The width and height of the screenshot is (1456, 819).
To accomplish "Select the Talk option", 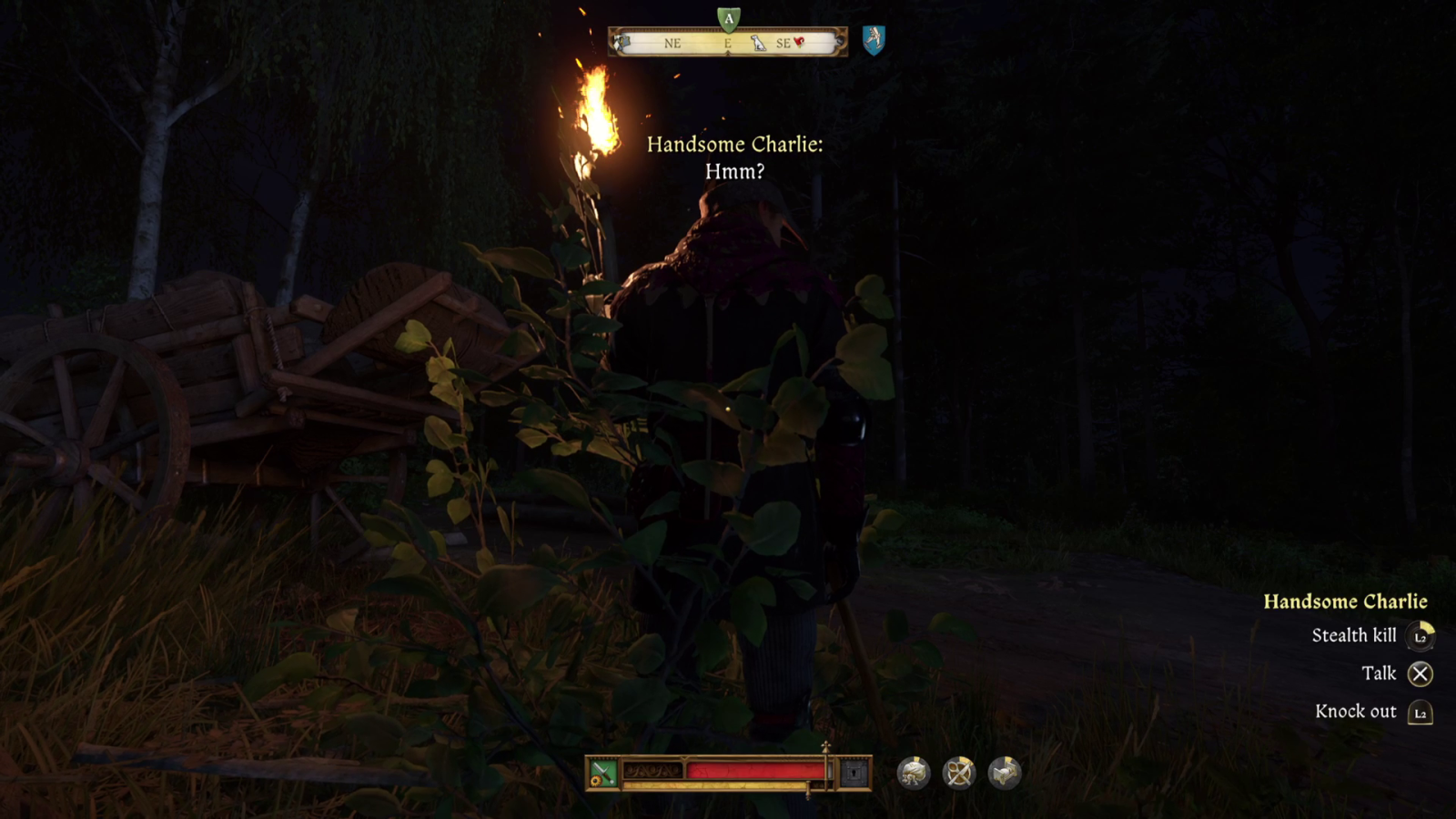I will point(1380,673).
